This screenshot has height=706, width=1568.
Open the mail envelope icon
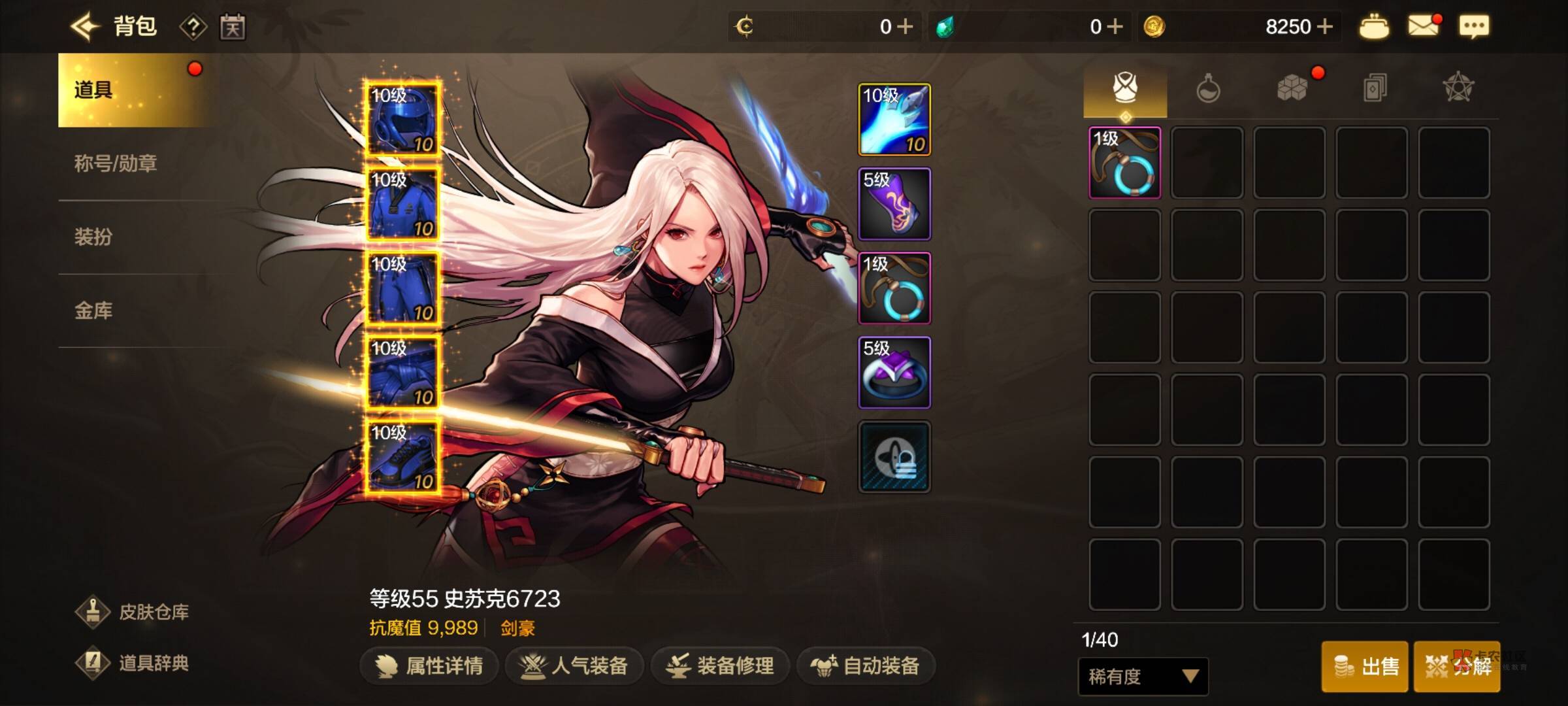1424,27
